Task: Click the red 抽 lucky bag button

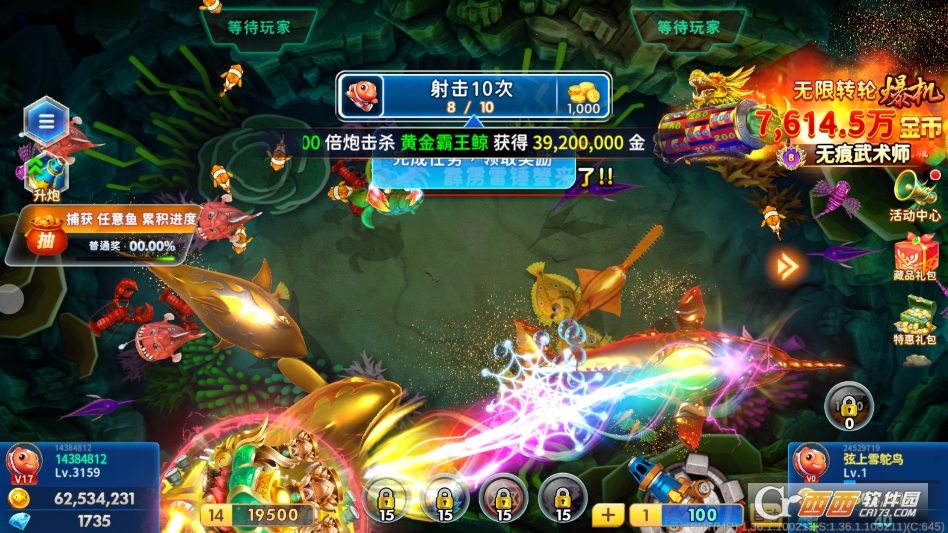Action: (x=45, y=238)
